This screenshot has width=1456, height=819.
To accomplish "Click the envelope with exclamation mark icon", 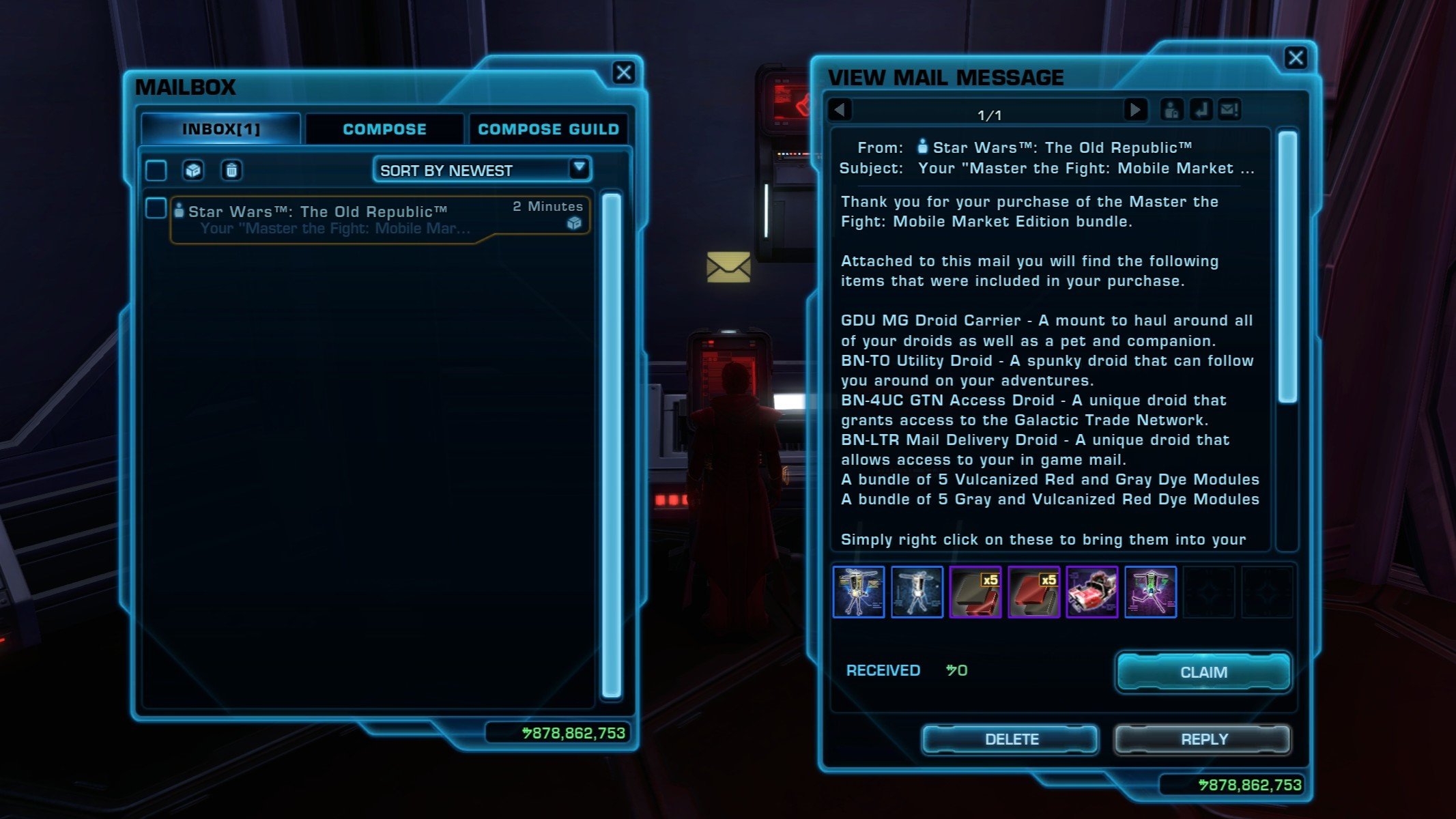I will coord(1229,110).
